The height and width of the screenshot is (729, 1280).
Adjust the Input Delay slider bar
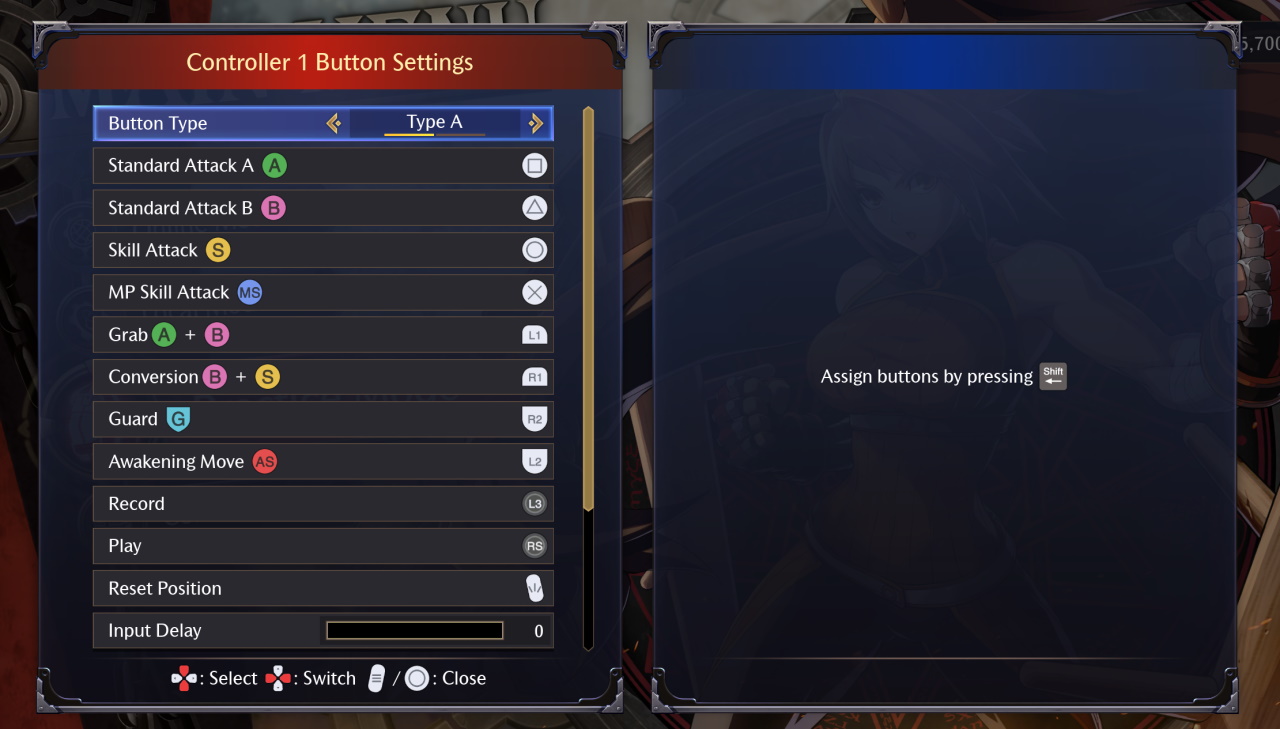(x=414, y=630)
